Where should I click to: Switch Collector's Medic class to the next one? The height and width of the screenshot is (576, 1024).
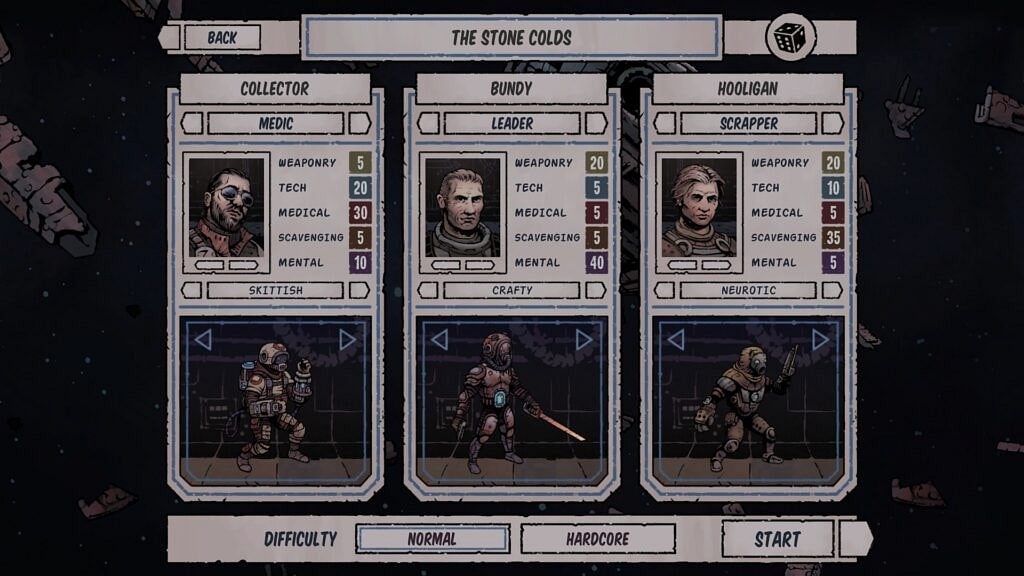[360, 123]
